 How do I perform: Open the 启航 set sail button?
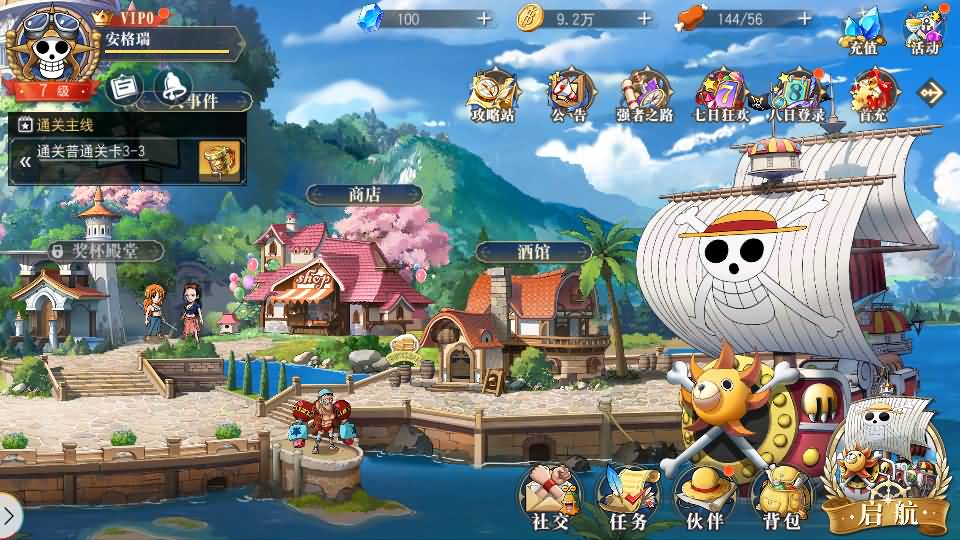coord(886,480)
